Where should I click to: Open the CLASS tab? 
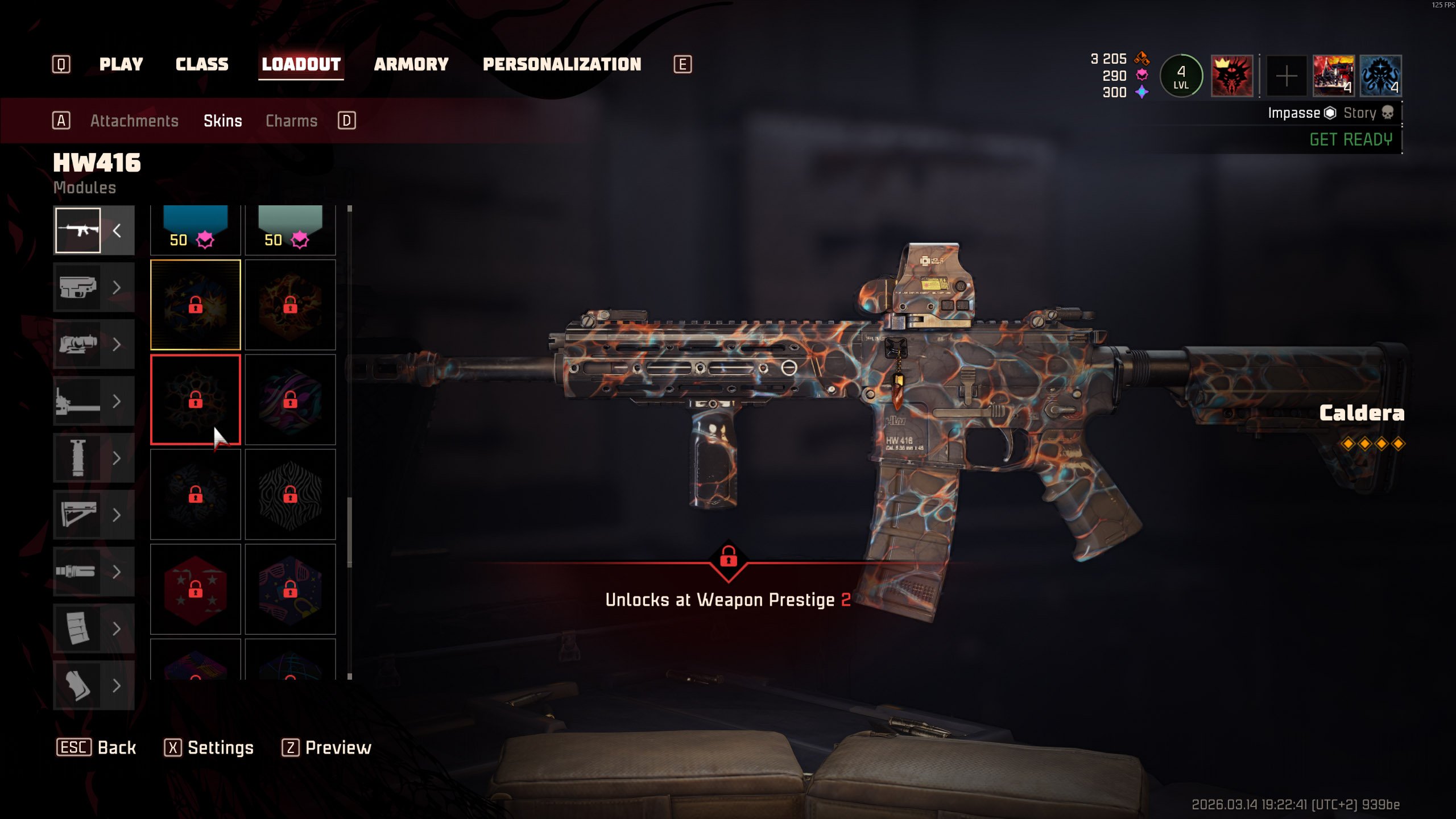coord(202,64)
